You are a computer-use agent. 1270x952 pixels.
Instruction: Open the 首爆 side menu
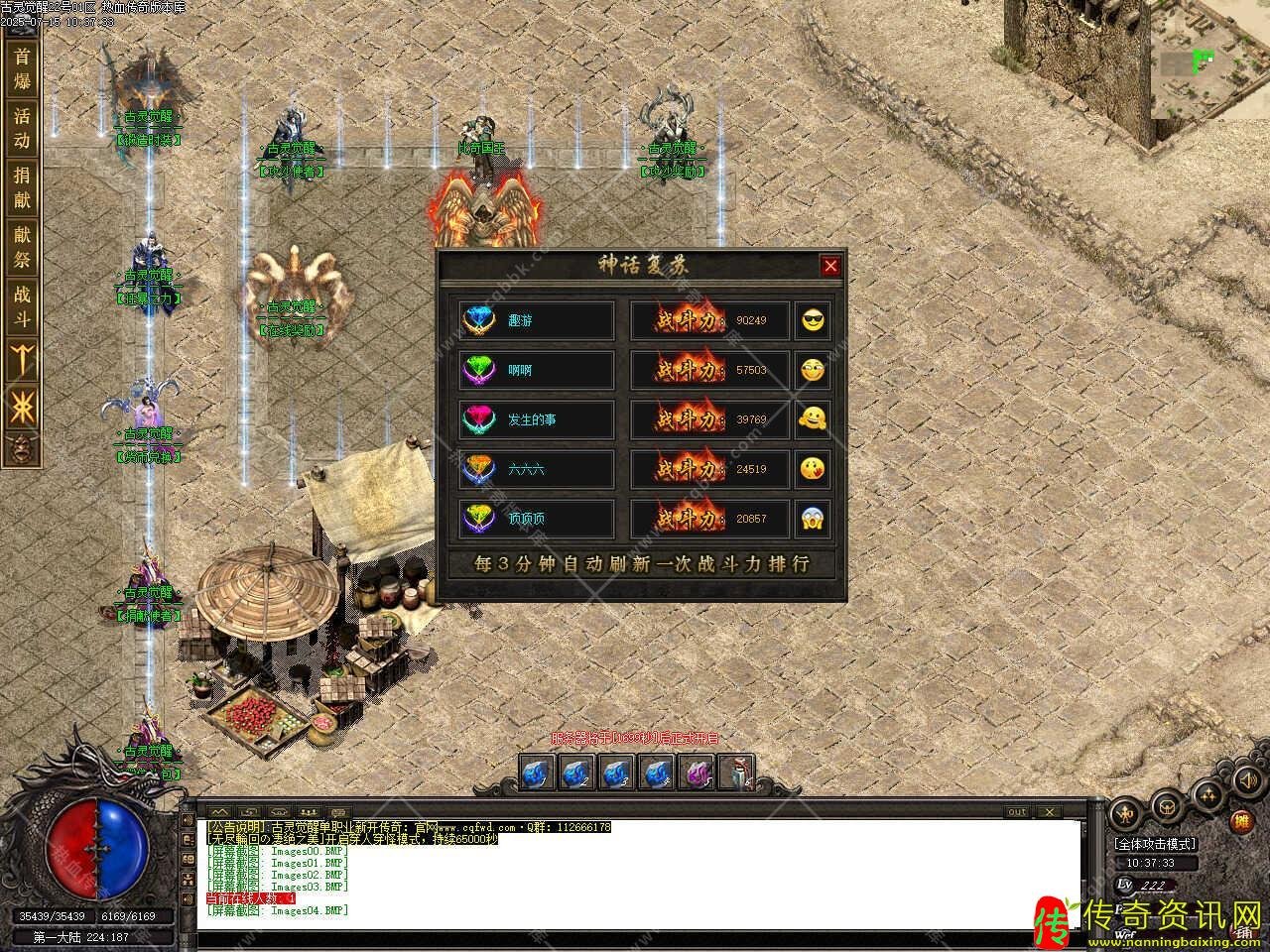pyautogui.click(x=22, y=68)
